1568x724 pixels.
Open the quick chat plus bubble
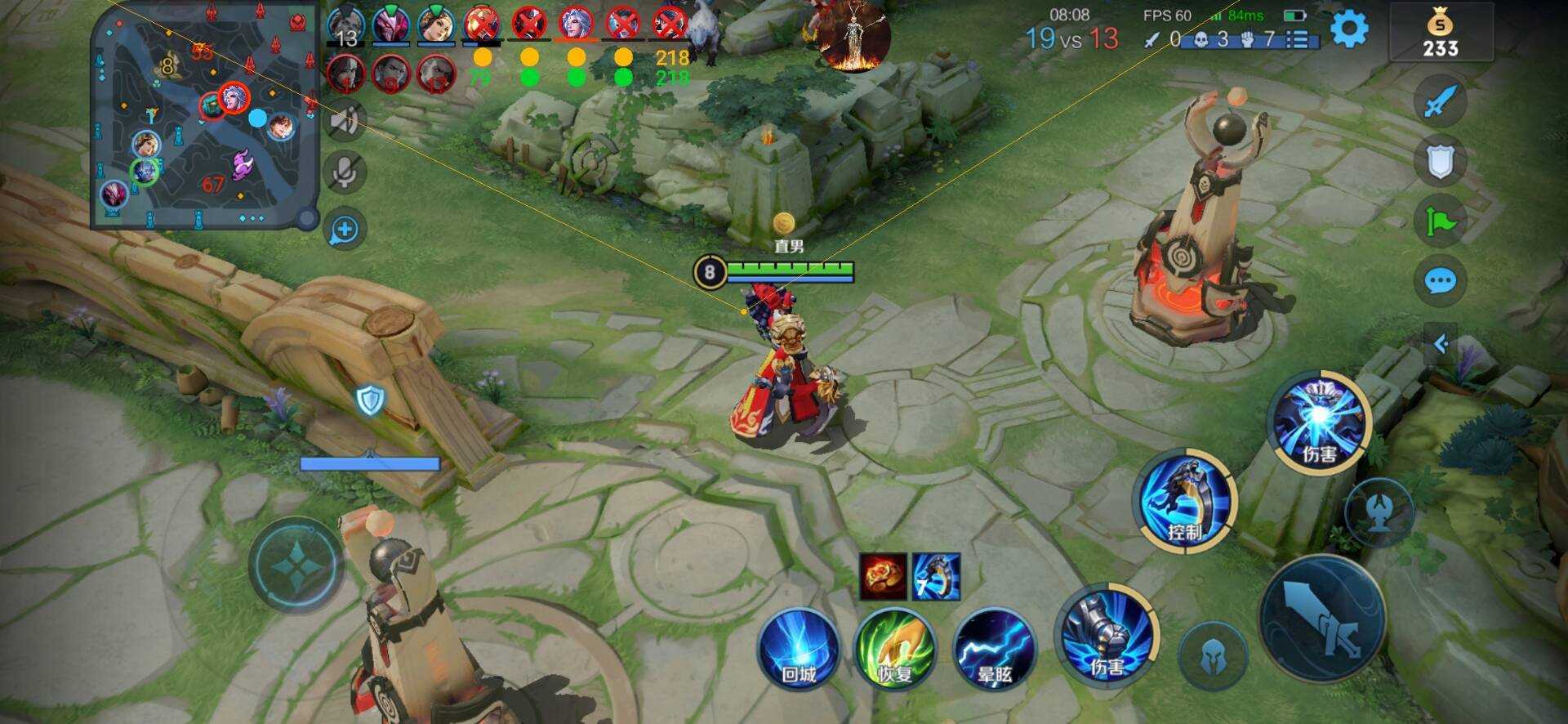pyautogui.click(x=345, y=230)
